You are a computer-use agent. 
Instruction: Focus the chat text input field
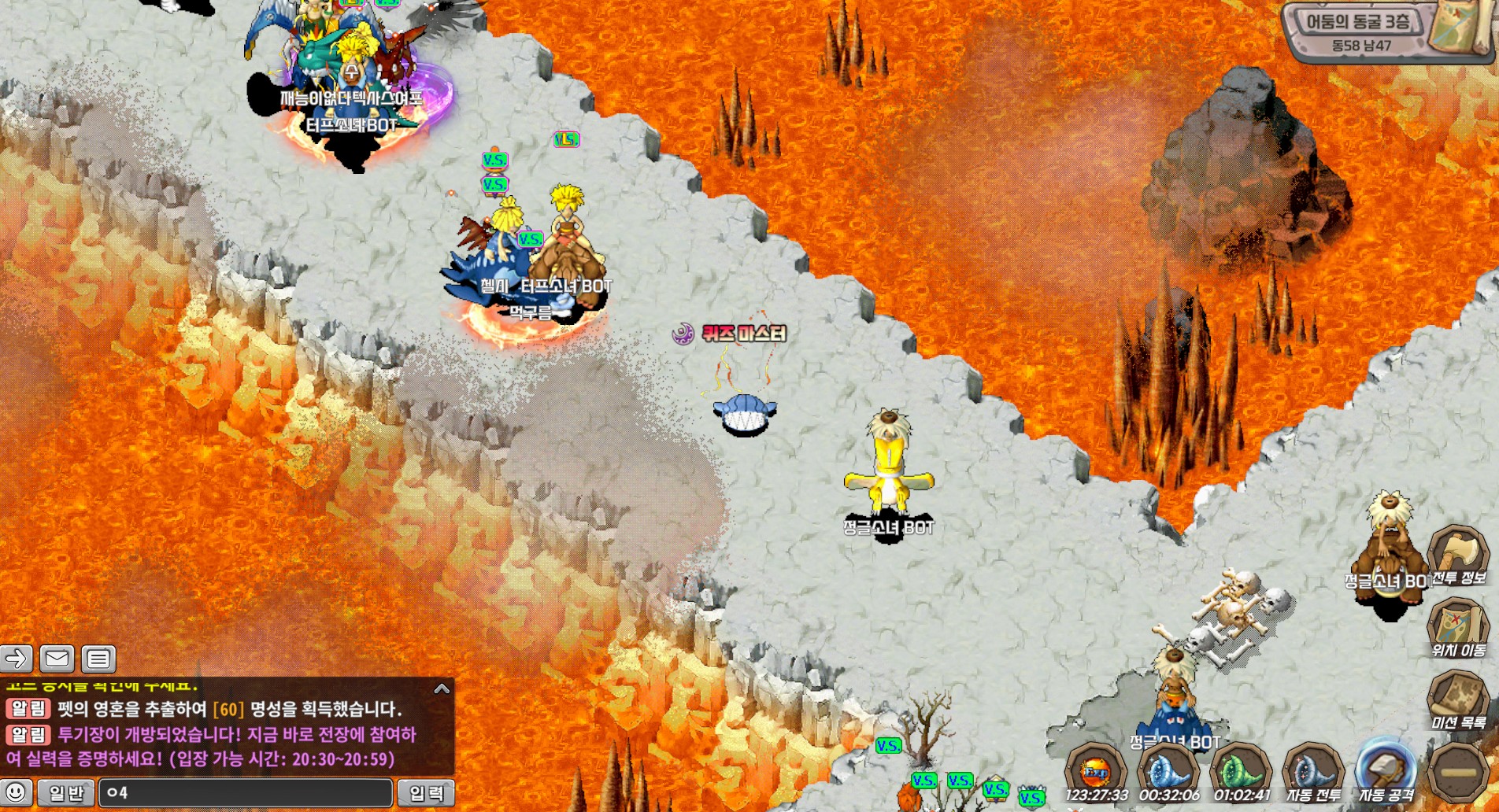point(246,792)
